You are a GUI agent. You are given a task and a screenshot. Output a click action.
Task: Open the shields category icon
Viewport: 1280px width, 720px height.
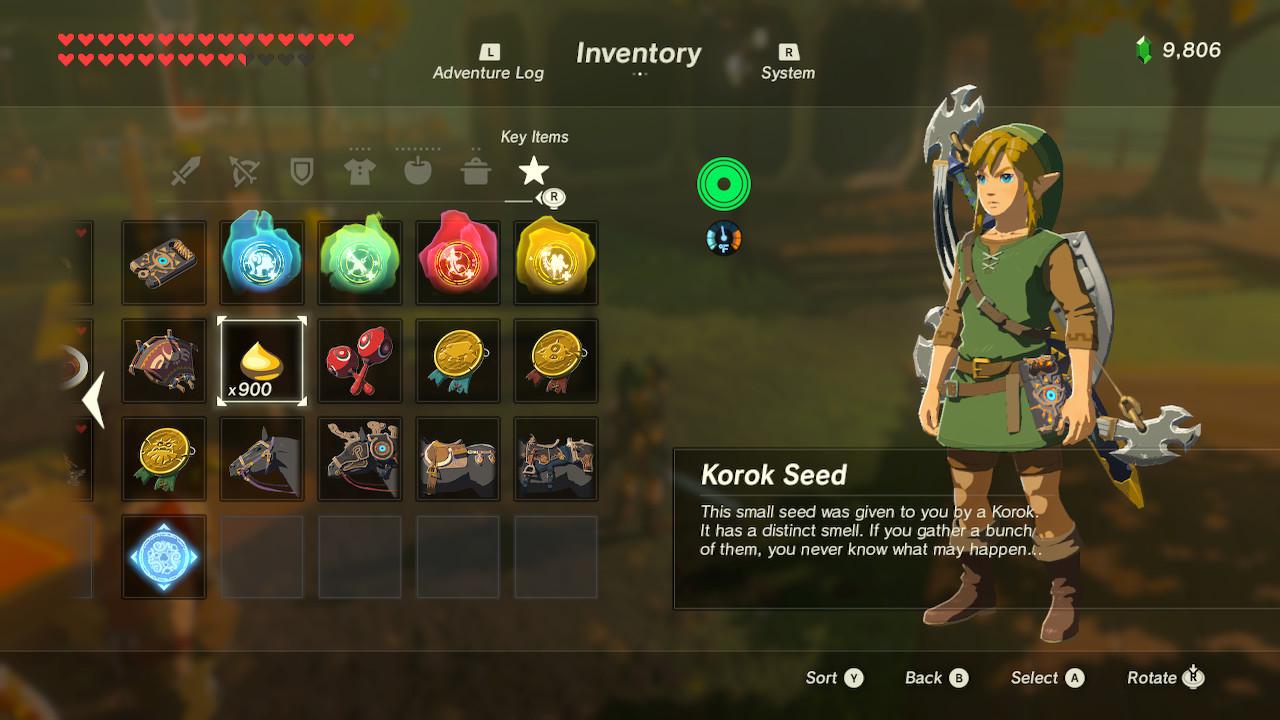coord(301,170)
